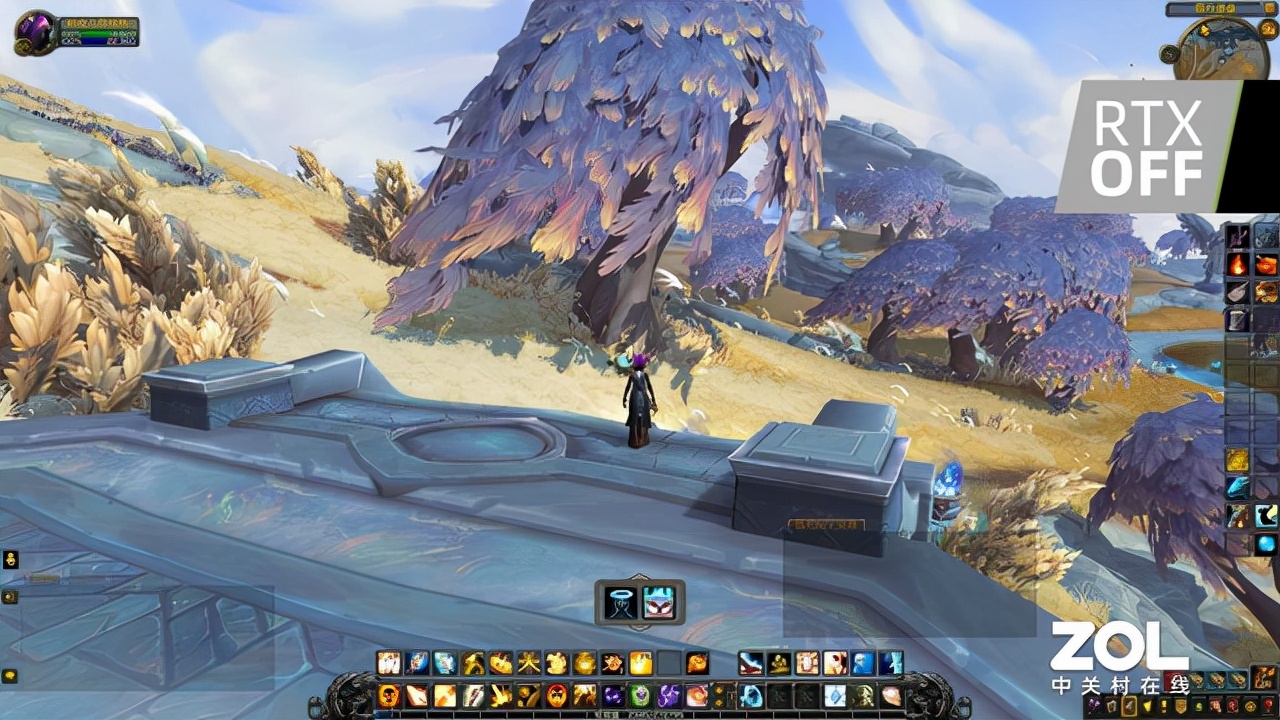Activate the glowing white crystal ability on the lower bar
Screen dimensions: 1280x720
point(835,695)
